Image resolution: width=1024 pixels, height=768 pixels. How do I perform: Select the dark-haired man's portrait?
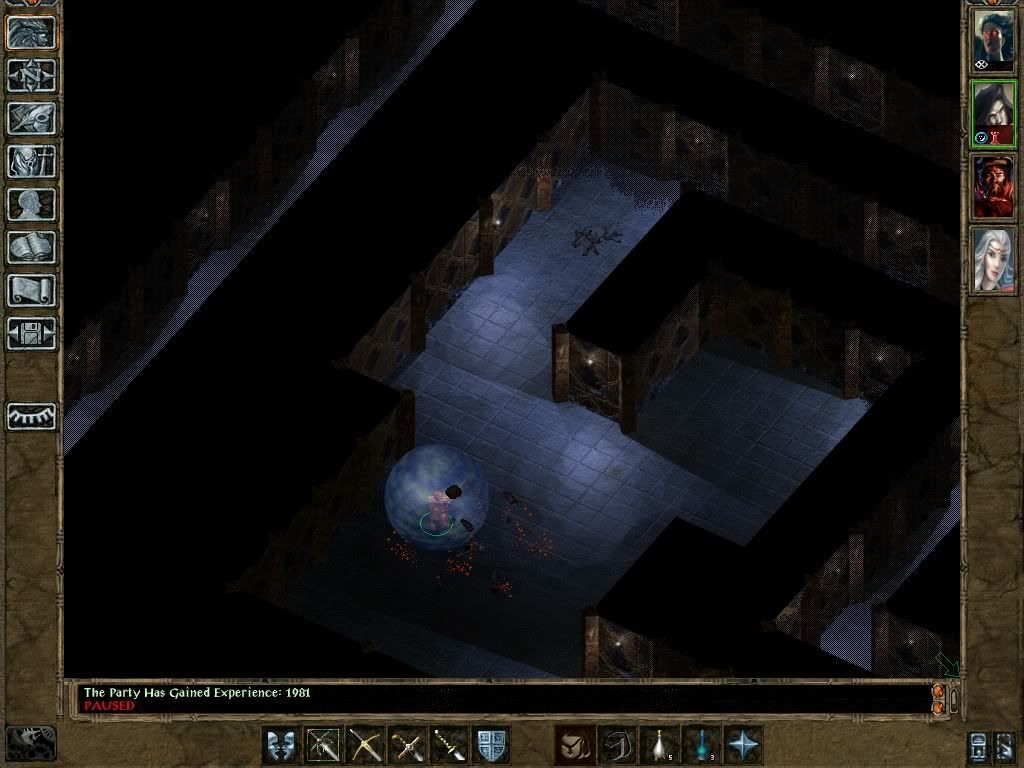994,40
